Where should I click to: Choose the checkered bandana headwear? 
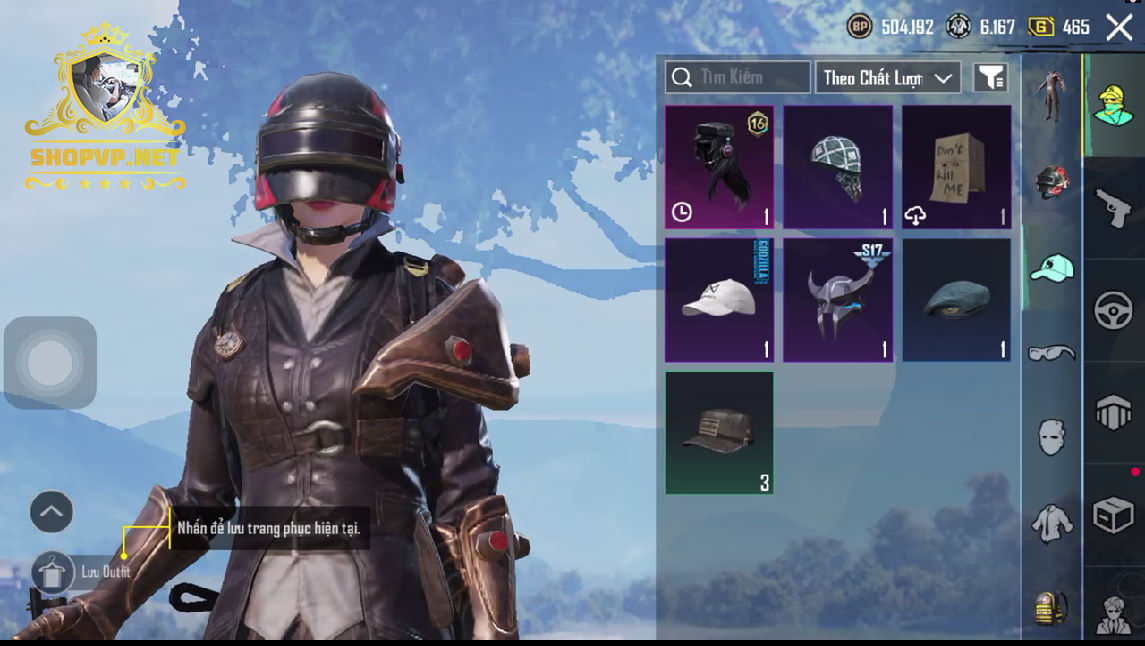[838, 167]
